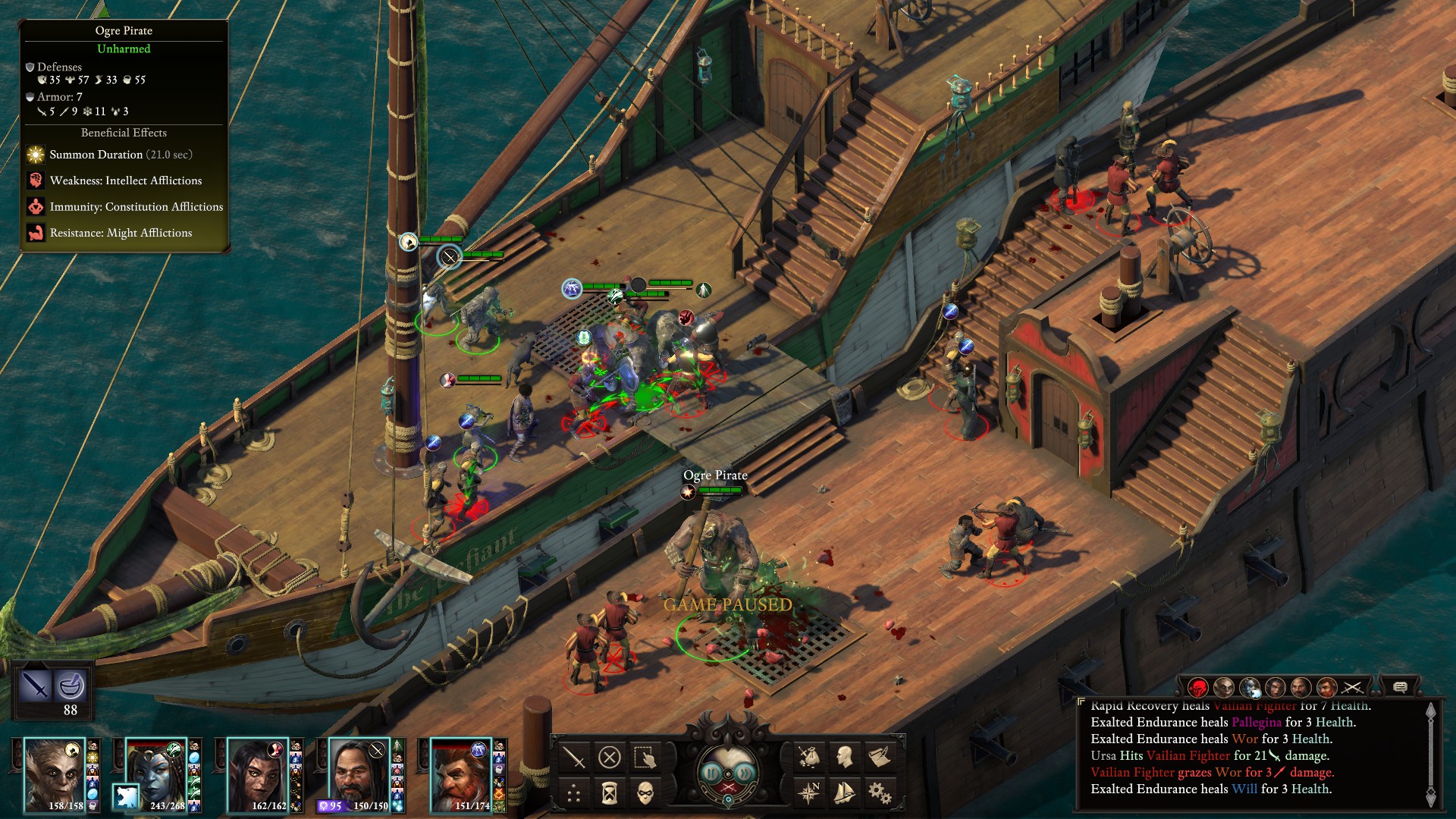
Task: Toggle stealth mode with the masked face
Action: [x=645, y=793]
